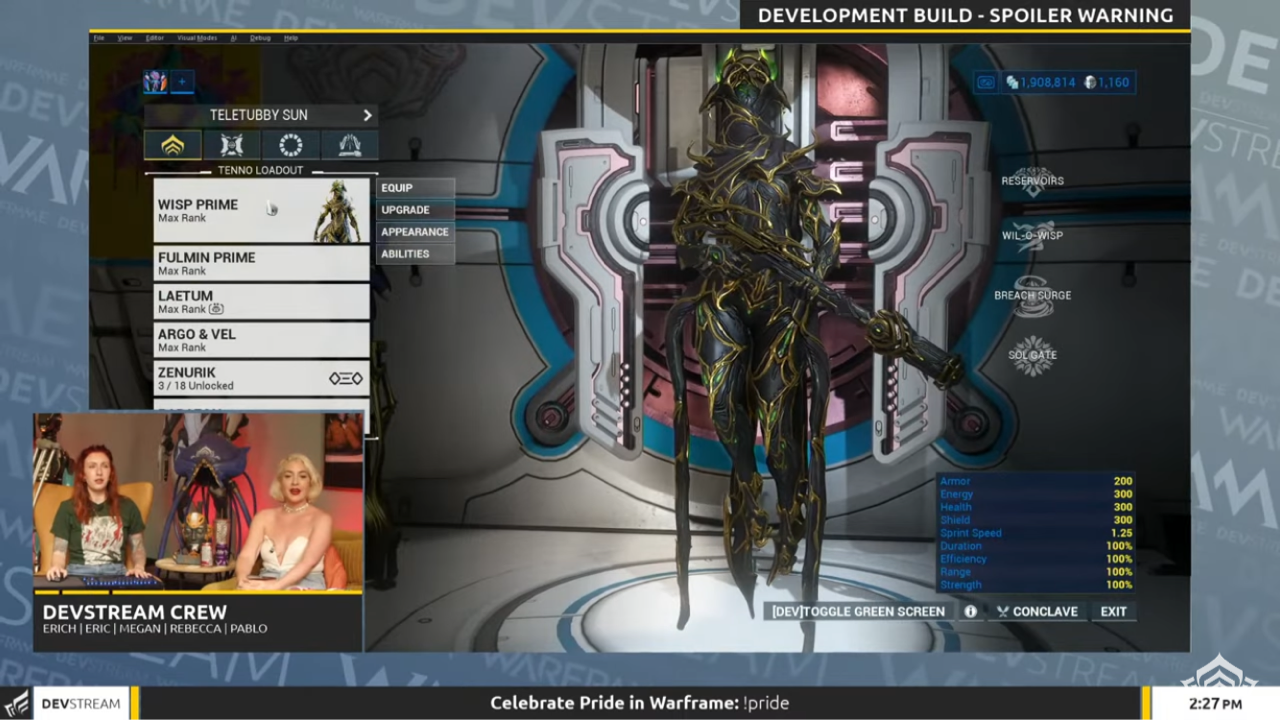Expand the Laetum weapon slot
The height and width of the screenshot is (720, 1280).
click(260, 301)
